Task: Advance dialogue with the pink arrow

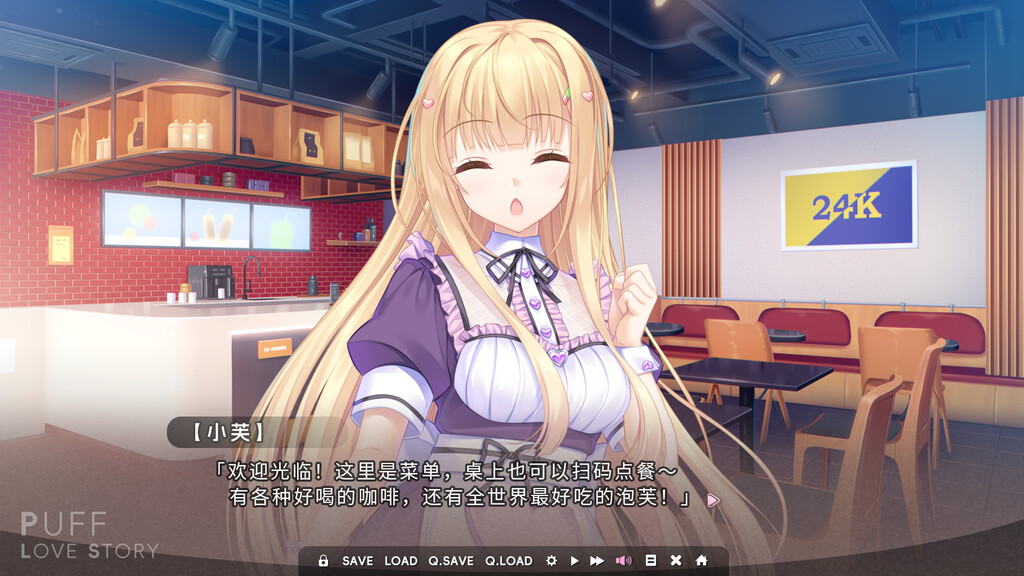Action: click(713, 500)
